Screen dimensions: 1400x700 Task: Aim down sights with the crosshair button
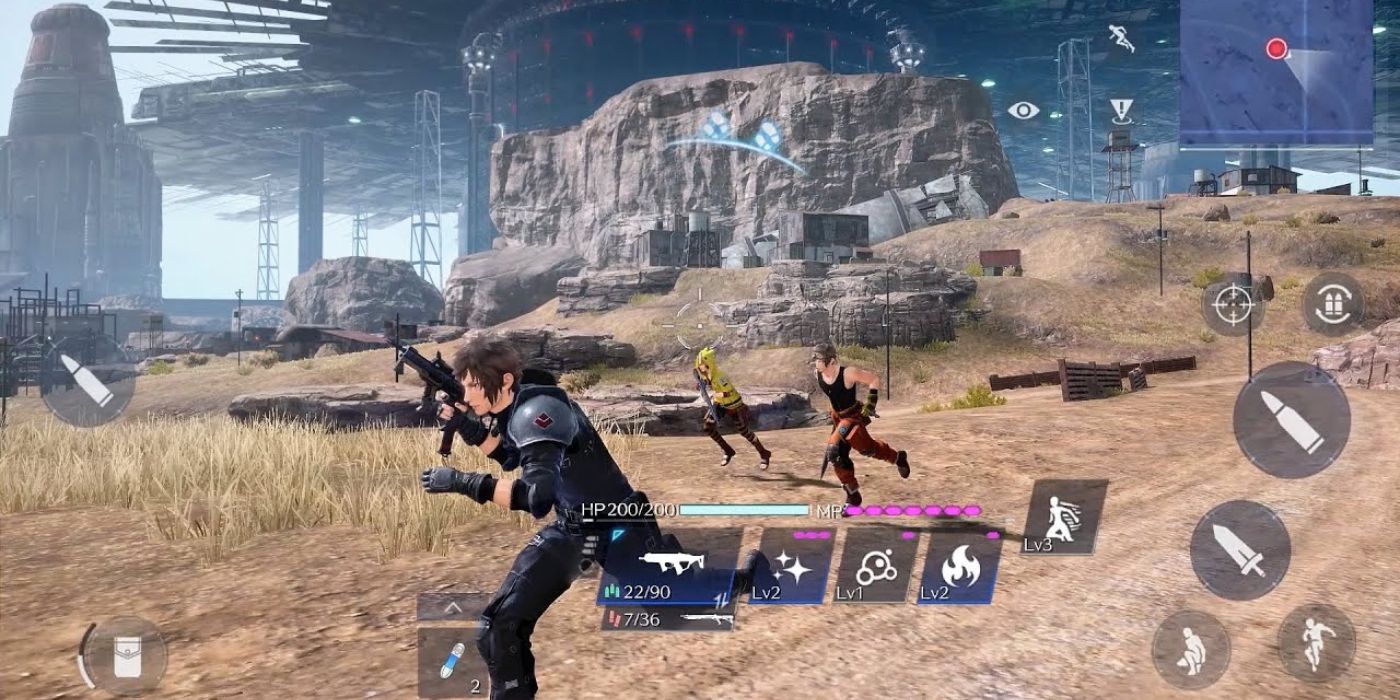click(x=1232, y=303)
